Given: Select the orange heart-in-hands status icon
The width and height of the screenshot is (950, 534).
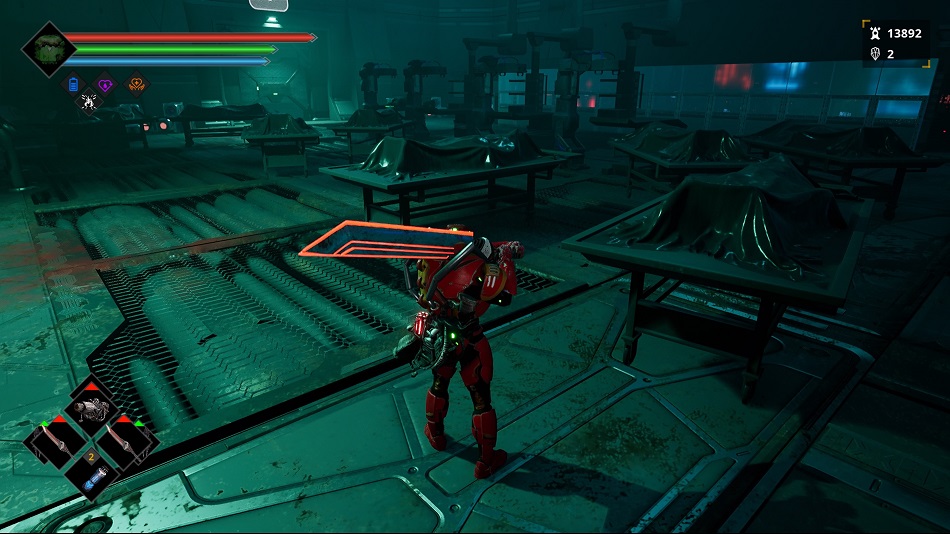Looking at the screenshot, I should 137,85.
